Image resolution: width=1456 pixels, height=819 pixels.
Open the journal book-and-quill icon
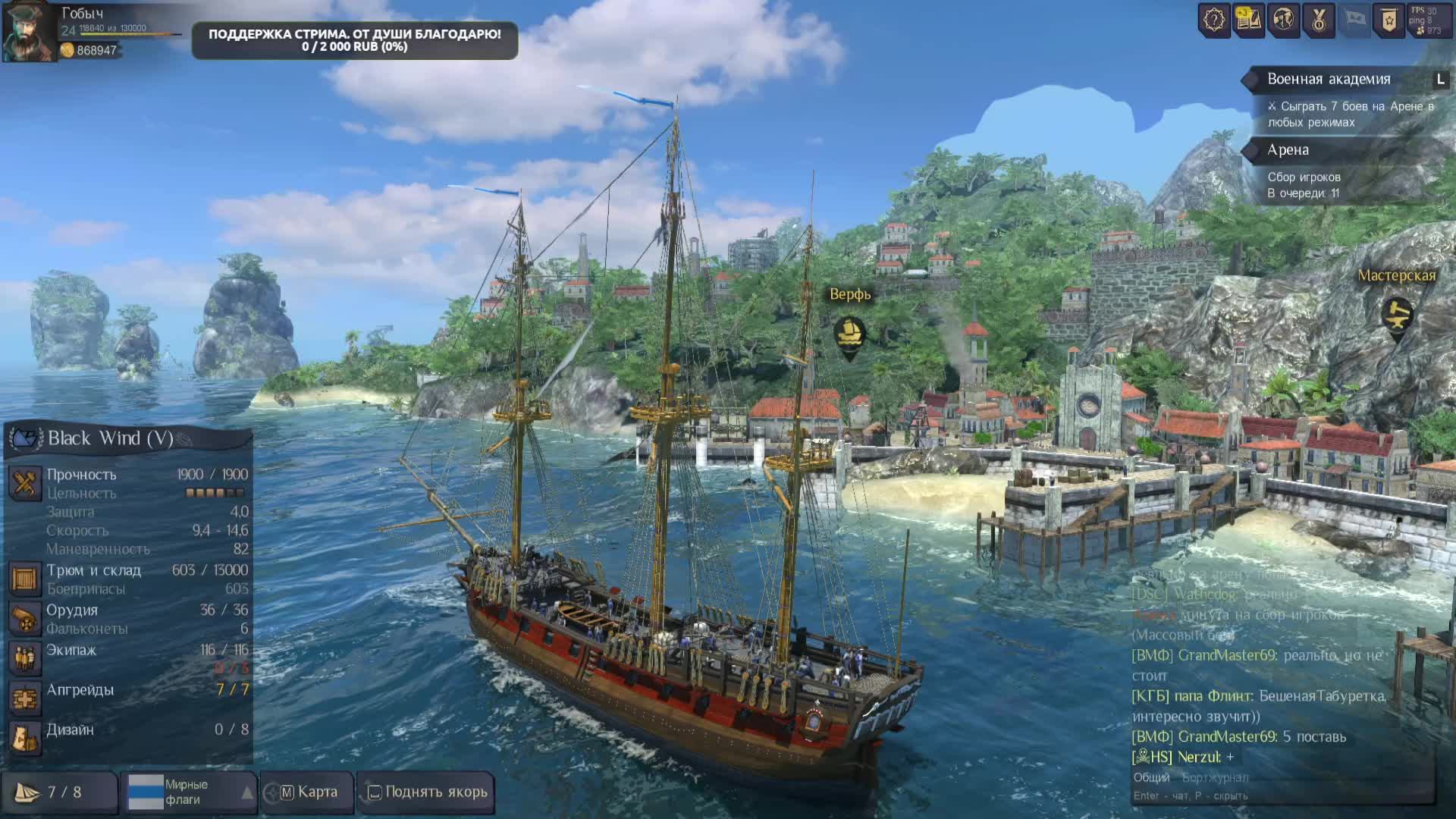pyautogui.click(x=1248, y=20)
